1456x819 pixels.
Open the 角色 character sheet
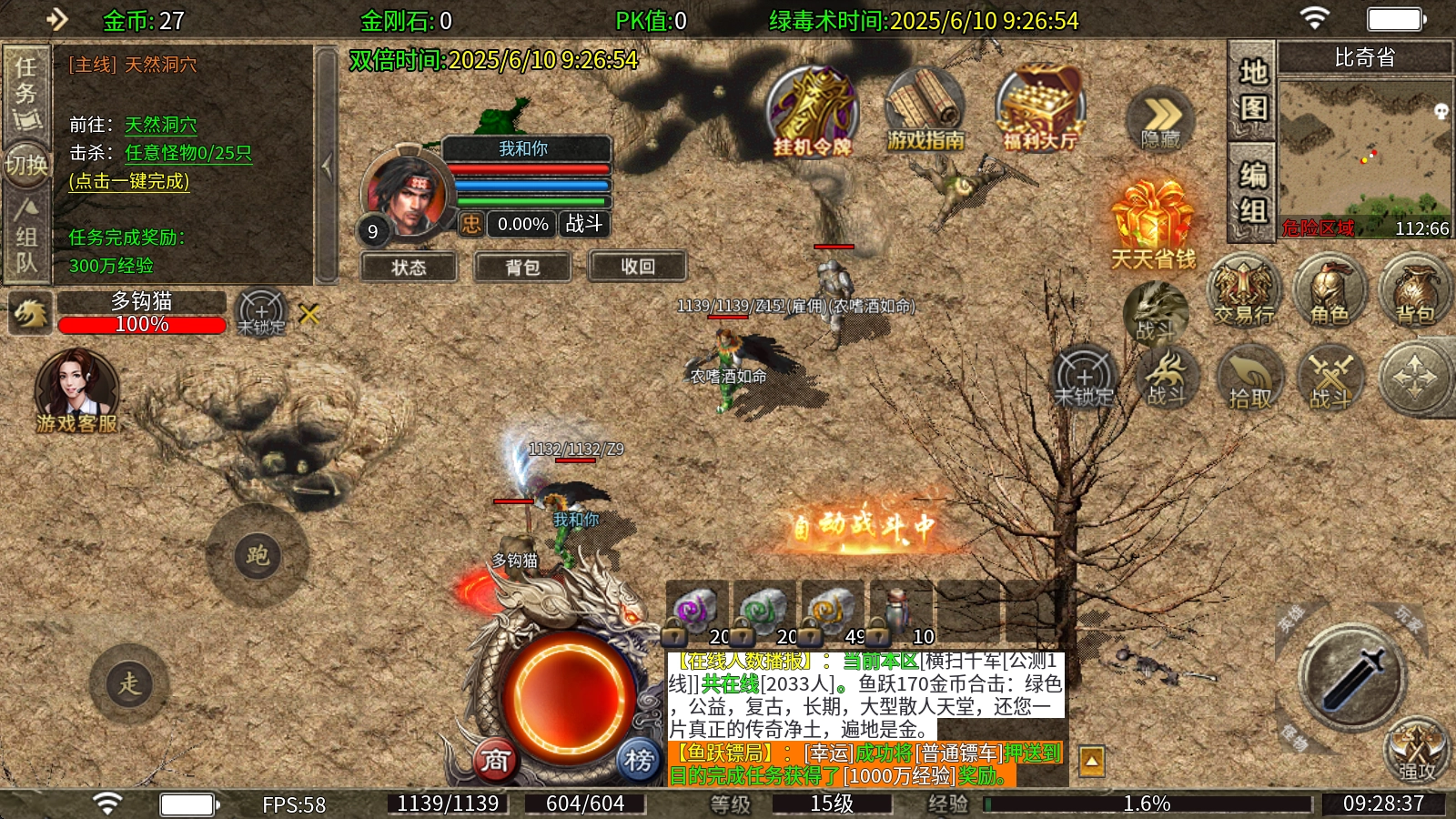click(1330, 291)
